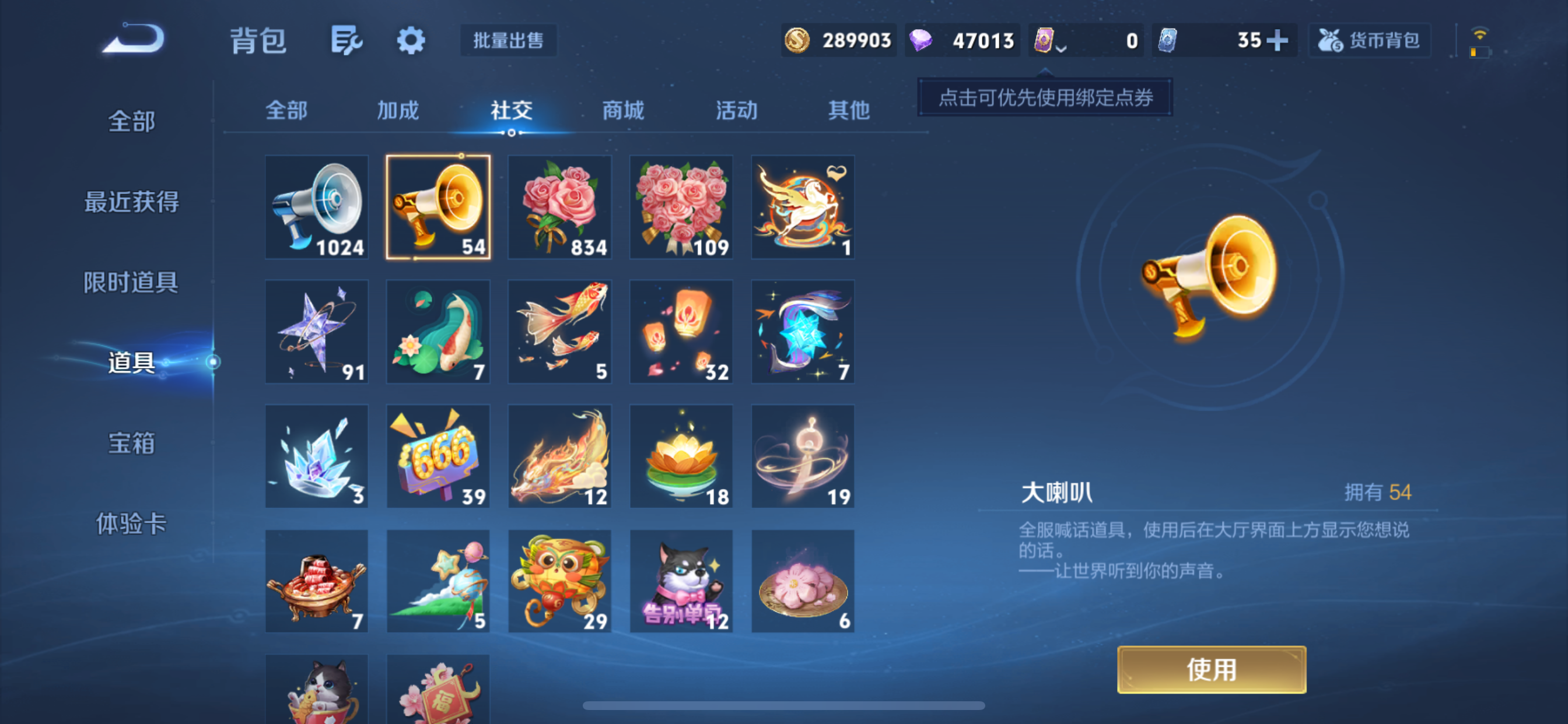
Task: Open 货币背包 currency bag
Action: click(1370, 40)
